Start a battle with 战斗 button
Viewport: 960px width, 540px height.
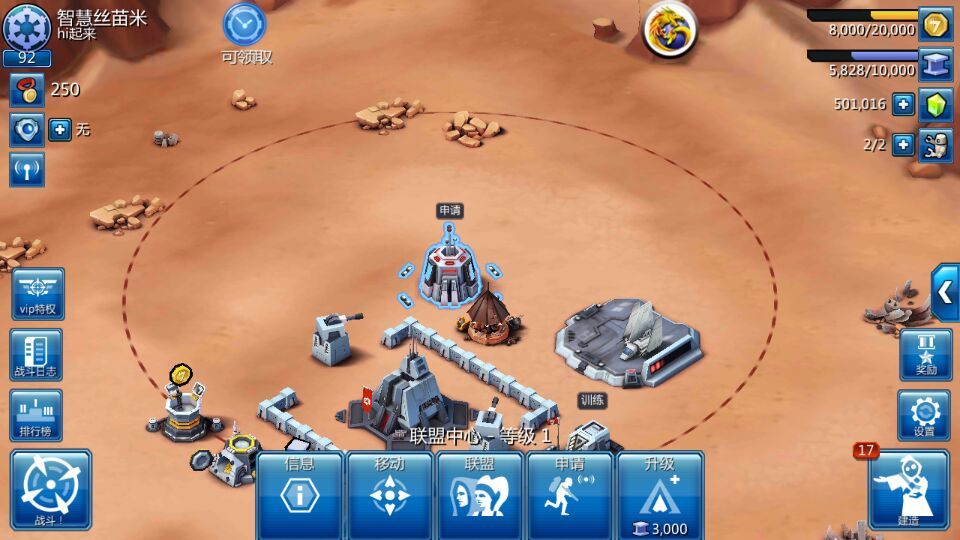click(x=51, y=489)
